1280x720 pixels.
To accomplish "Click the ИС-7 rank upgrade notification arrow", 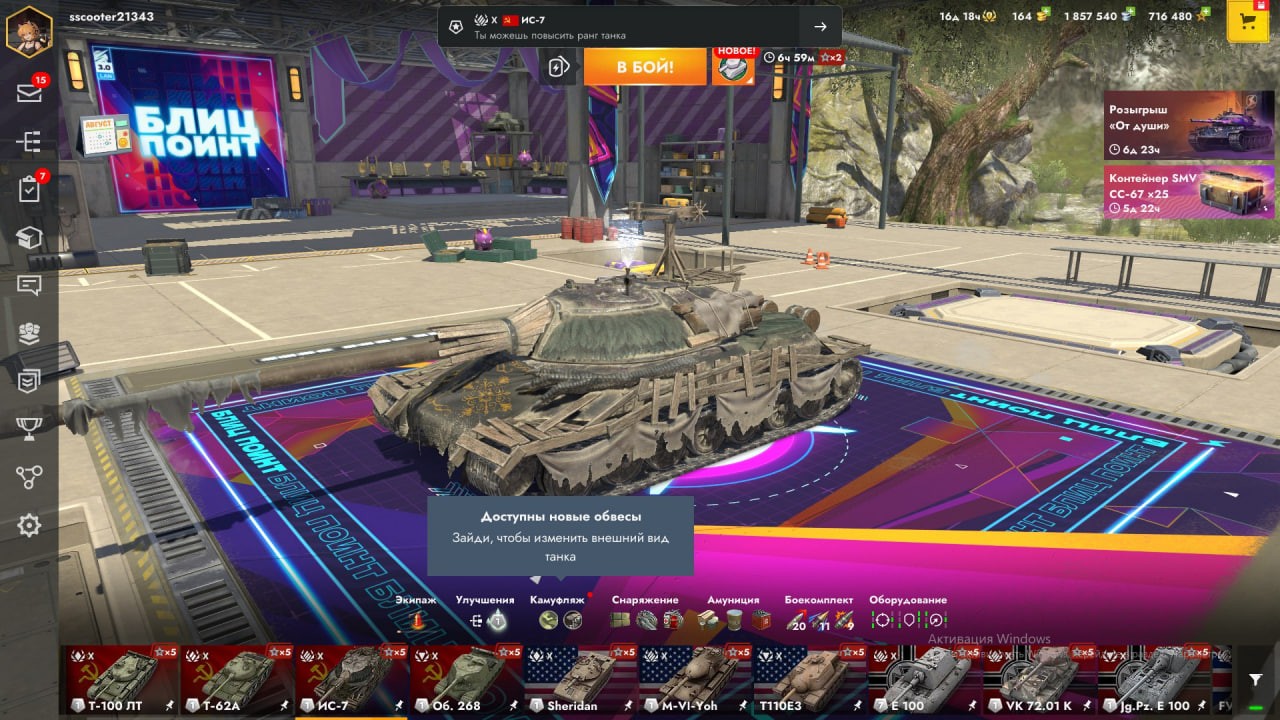I will point(820,27).
